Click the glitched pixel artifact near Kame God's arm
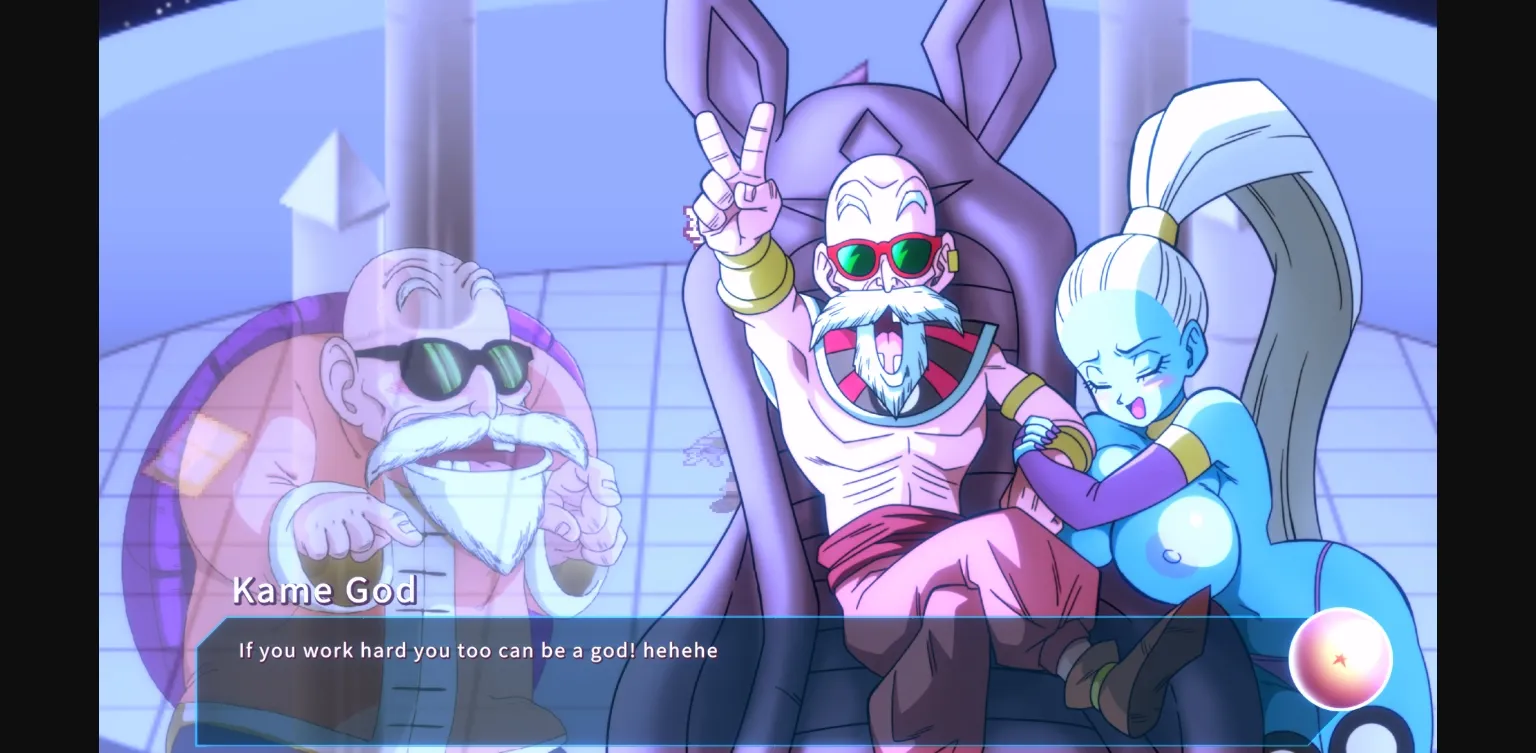Image resolution: width=1536 pixels, height=753 pixels. pyautogui.click(x=690, y=225)
